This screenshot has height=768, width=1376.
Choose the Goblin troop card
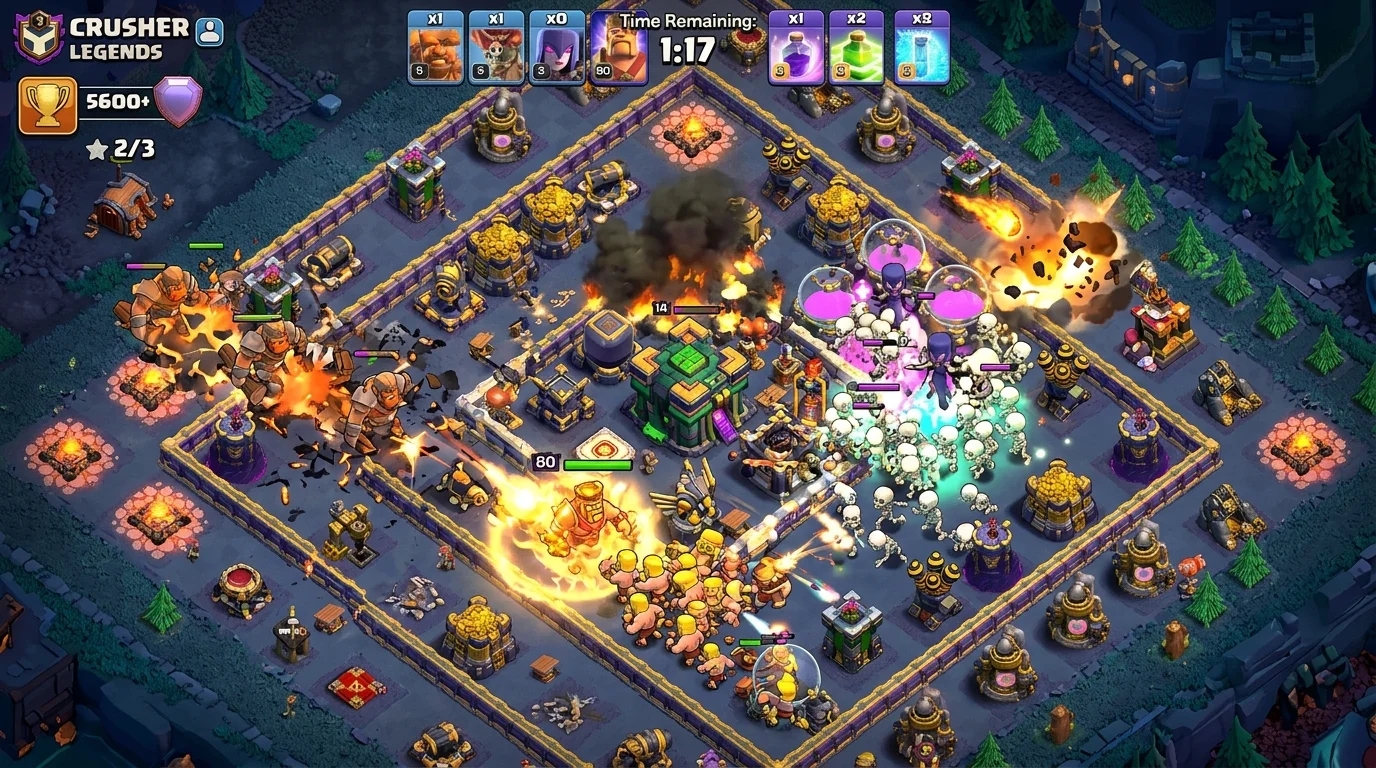[496, 47]
